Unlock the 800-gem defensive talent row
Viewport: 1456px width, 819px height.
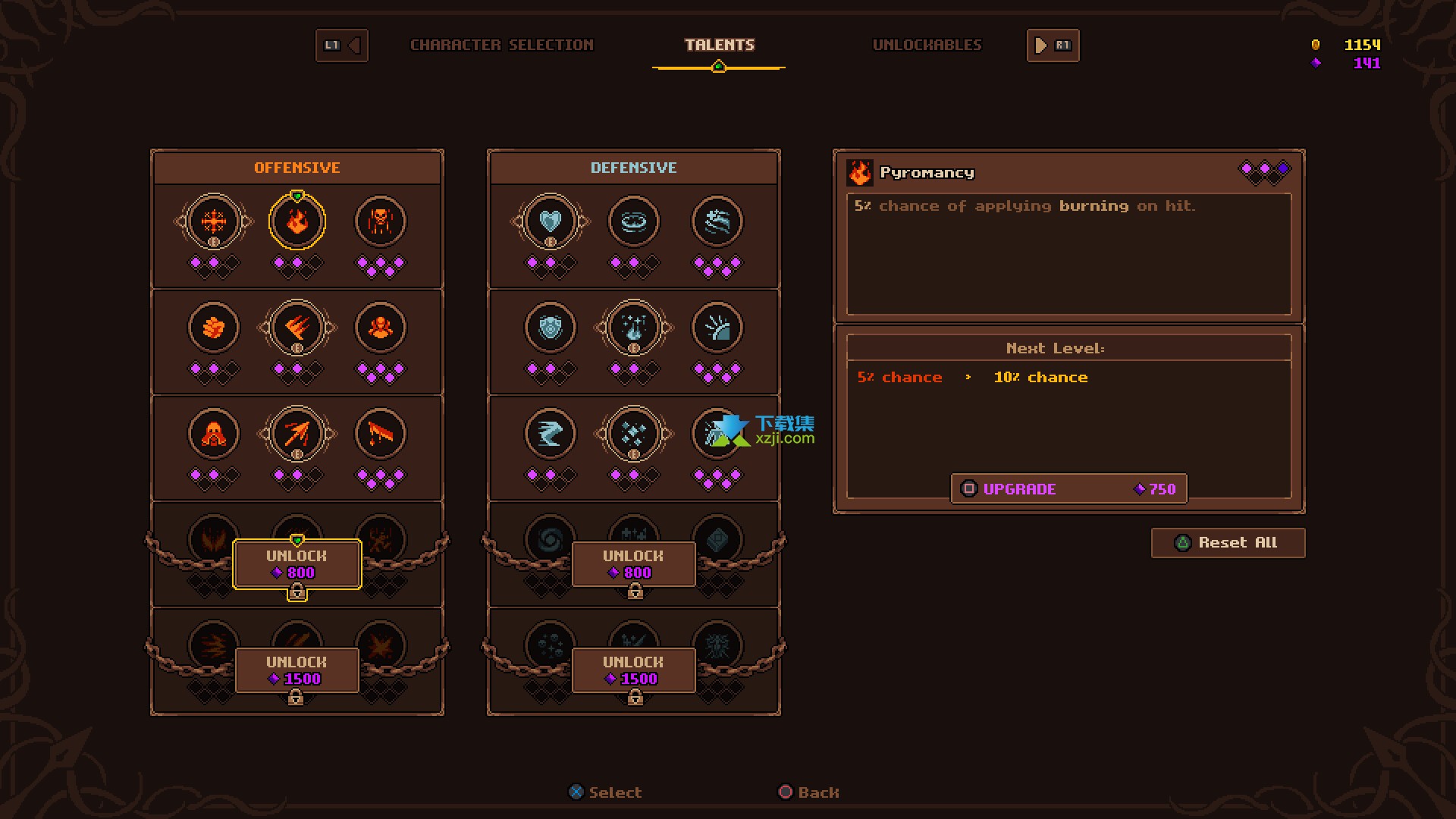[x=634, y=564]
